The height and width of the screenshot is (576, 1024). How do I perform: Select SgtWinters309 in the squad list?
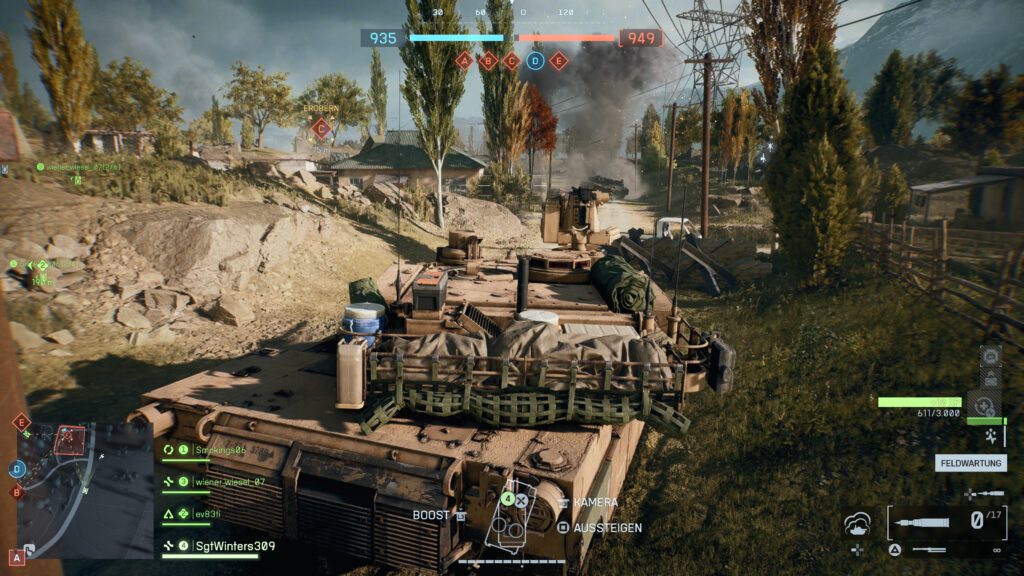[x=233, y=546]
